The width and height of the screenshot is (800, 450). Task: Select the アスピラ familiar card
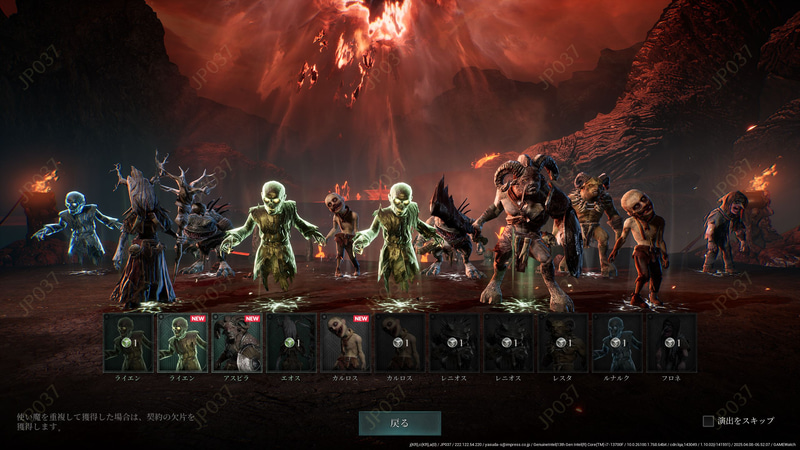click(x=237, y=343)
